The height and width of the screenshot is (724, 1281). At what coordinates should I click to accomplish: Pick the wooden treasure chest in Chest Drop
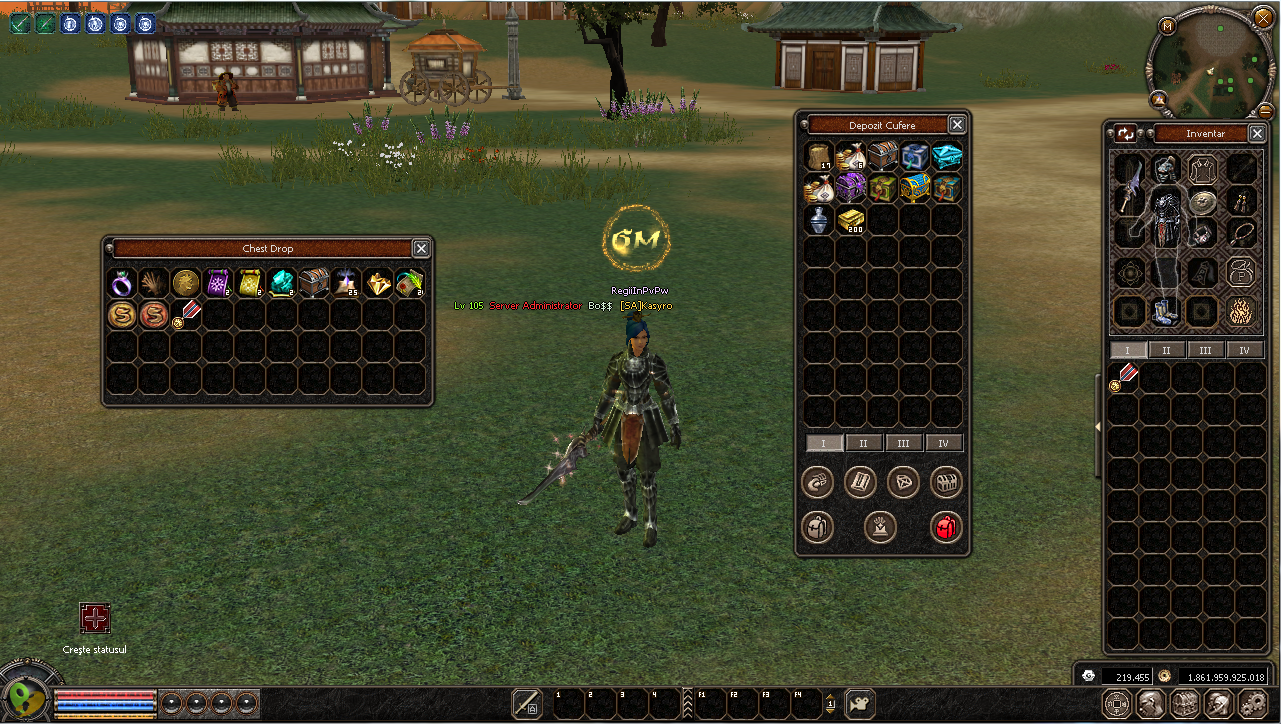(x=314, y=283)
